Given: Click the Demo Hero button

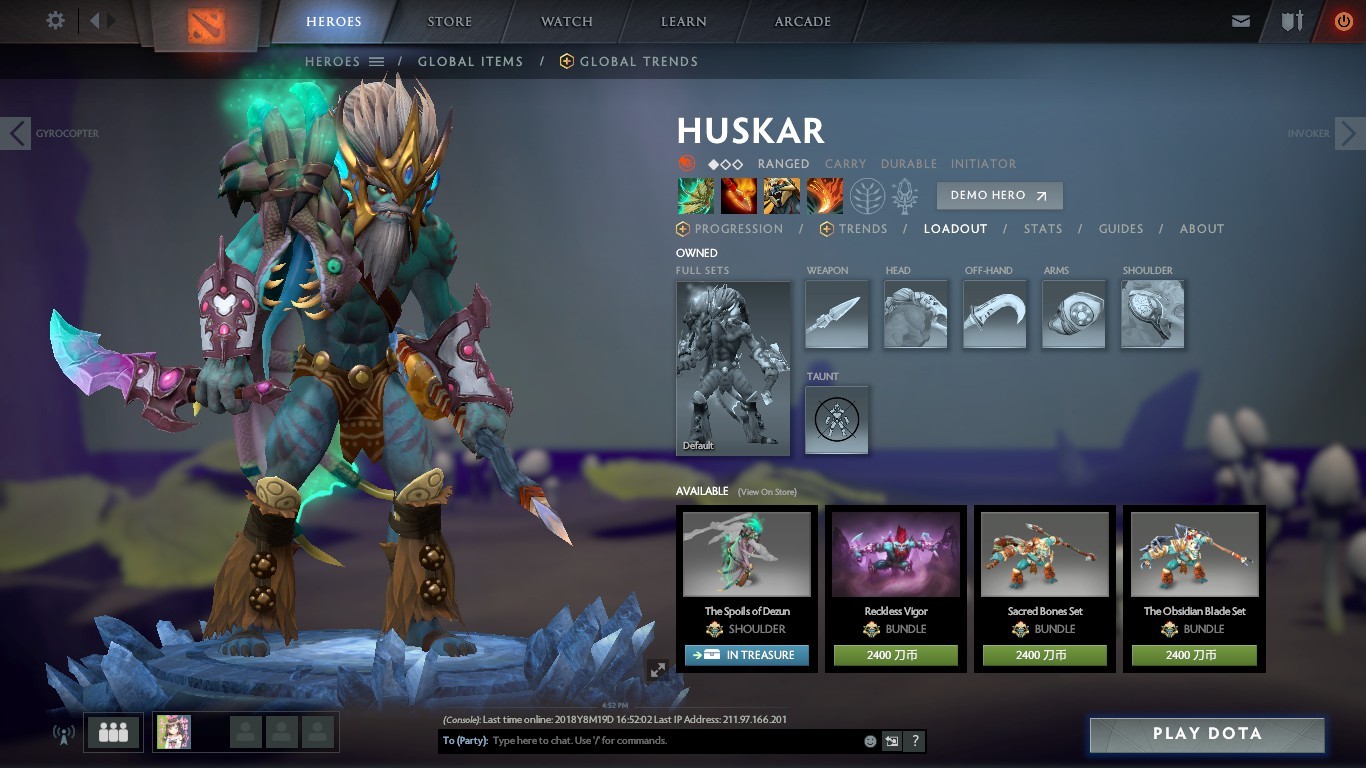Looking at the screenshot, I should pos(999,195).
